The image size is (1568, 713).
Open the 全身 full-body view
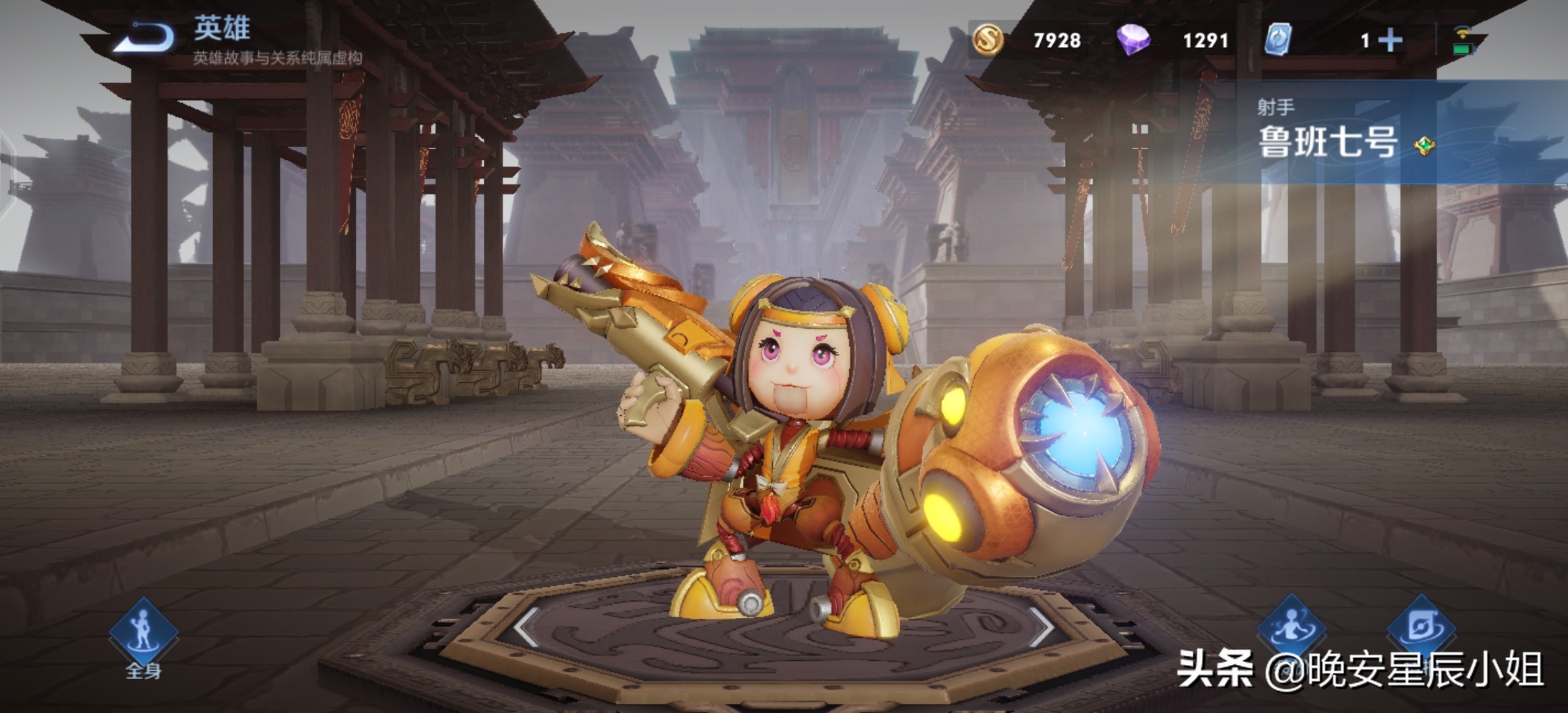coord(143,634)
